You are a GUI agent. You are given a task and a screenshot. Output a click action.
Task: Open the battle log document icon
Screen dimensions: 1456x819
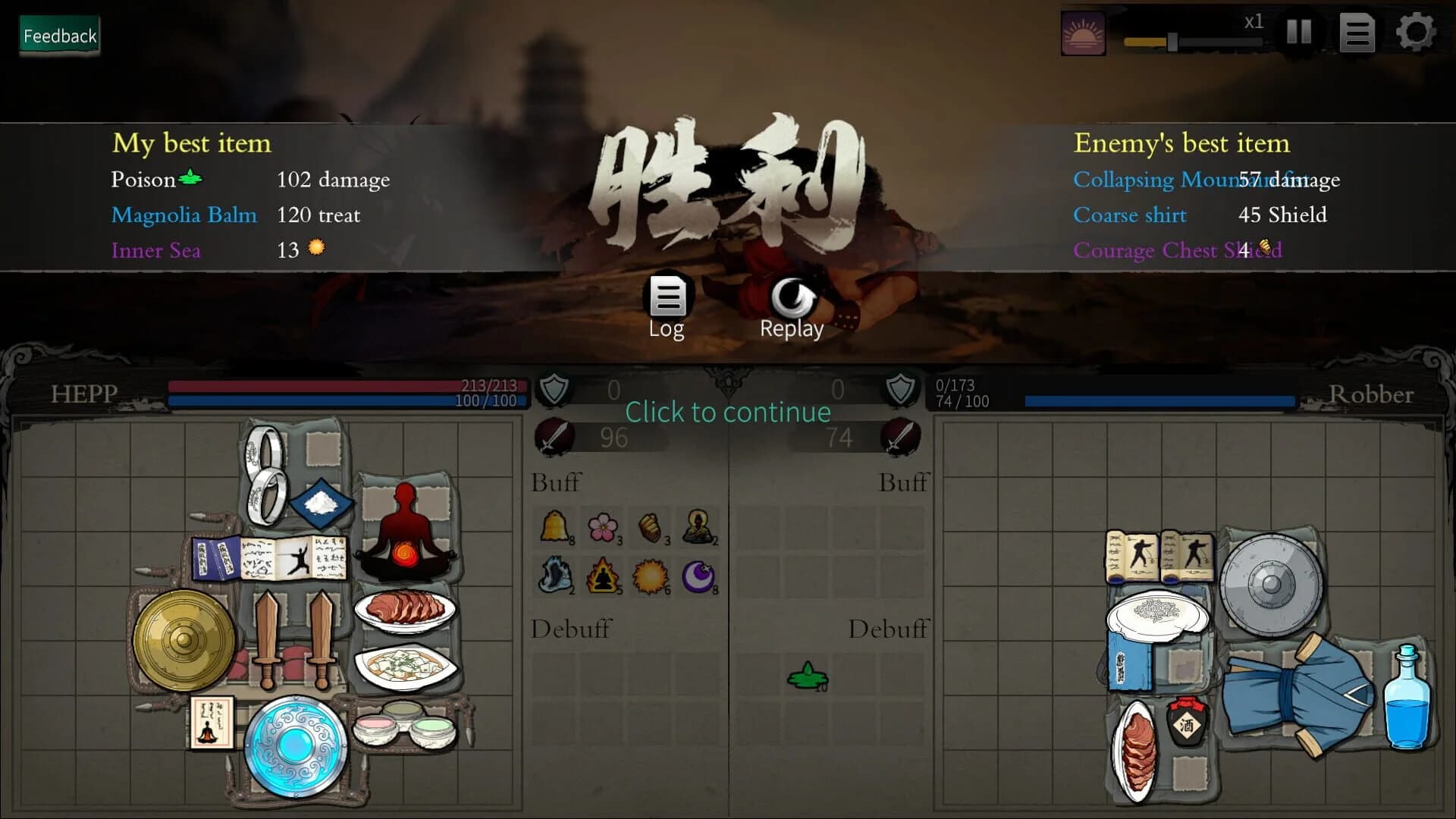1357,33
